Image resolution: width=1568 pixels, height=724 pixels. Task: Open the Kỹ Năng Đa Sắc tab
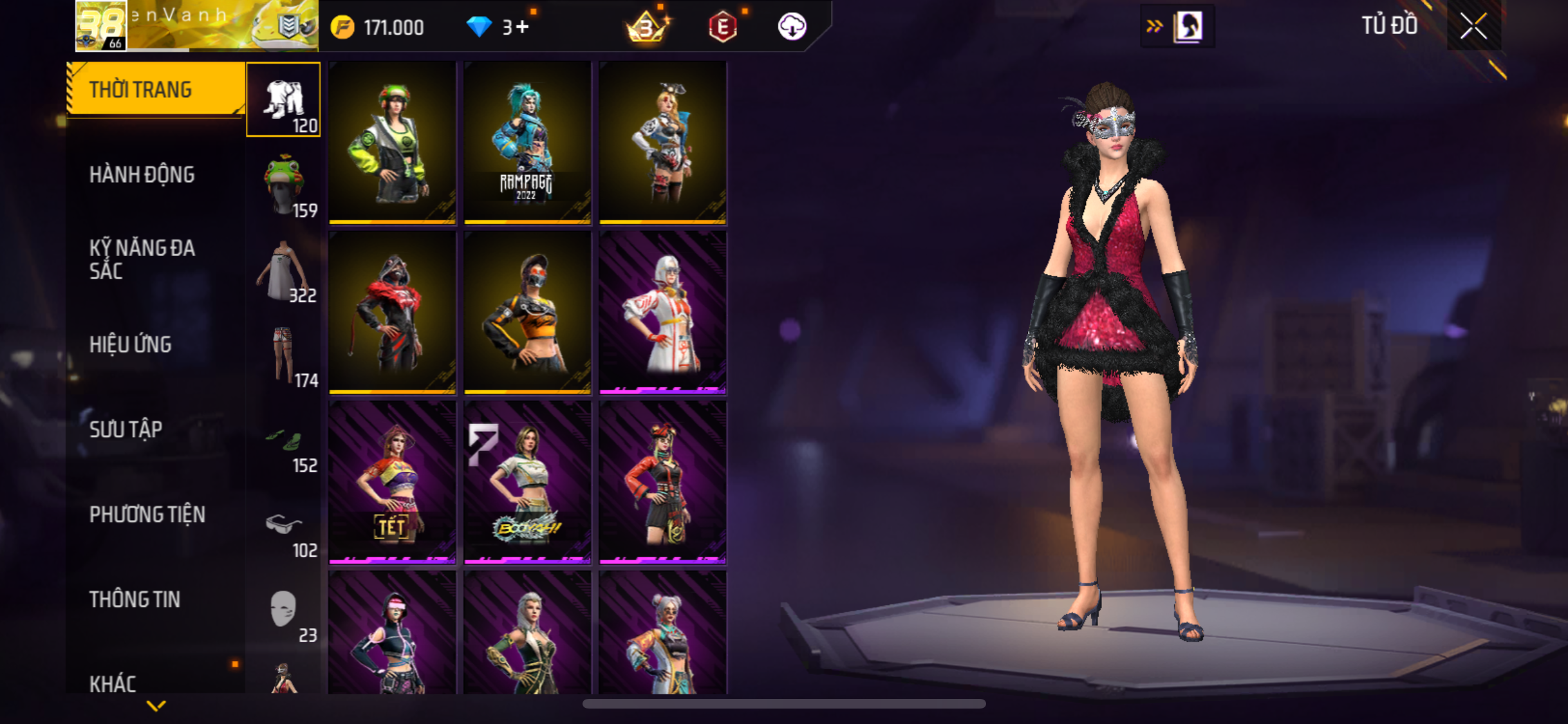(x=142, y=259)
